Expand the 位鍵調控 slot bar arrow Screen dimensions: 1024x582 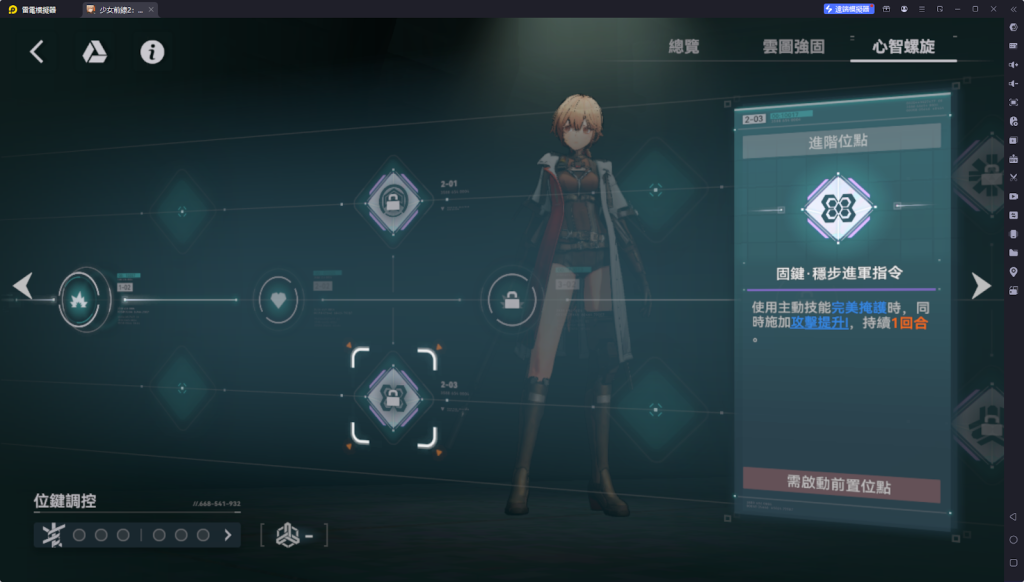(x=228, y=535)
